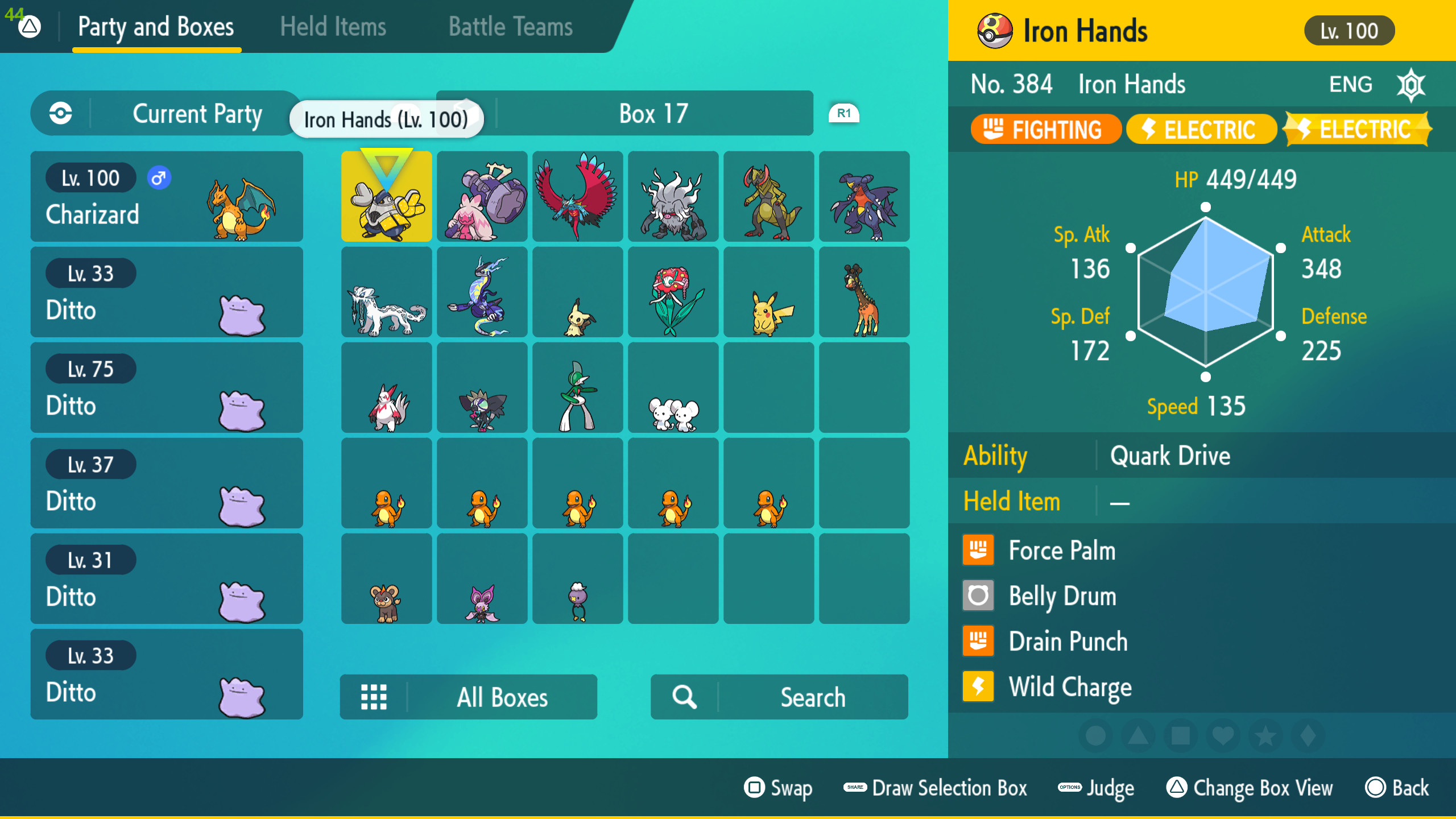Open the Battle Teams tab
Image resolution: width=1456 pixels, height=819 pixels.
[x=510, y=26]
